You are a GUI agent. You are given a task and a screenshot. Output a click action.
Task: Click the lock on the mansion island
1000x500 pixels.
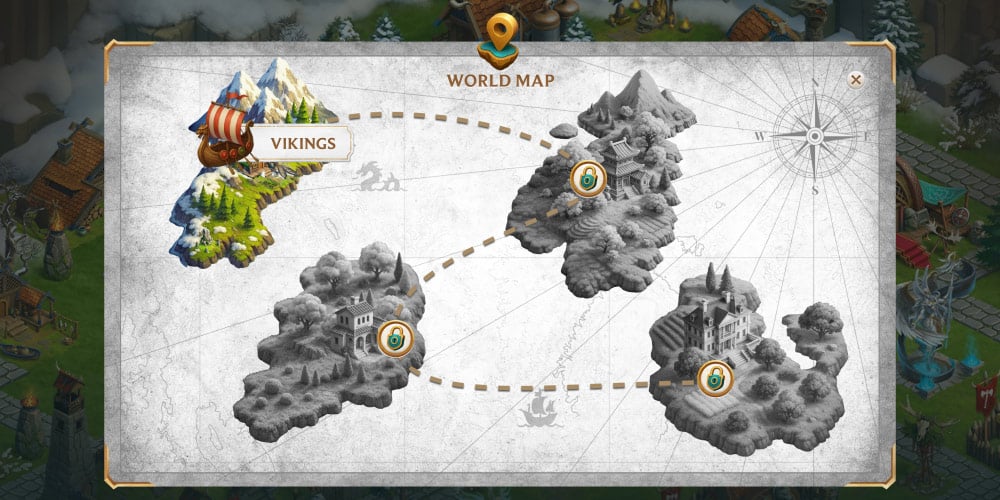point(715,377)
